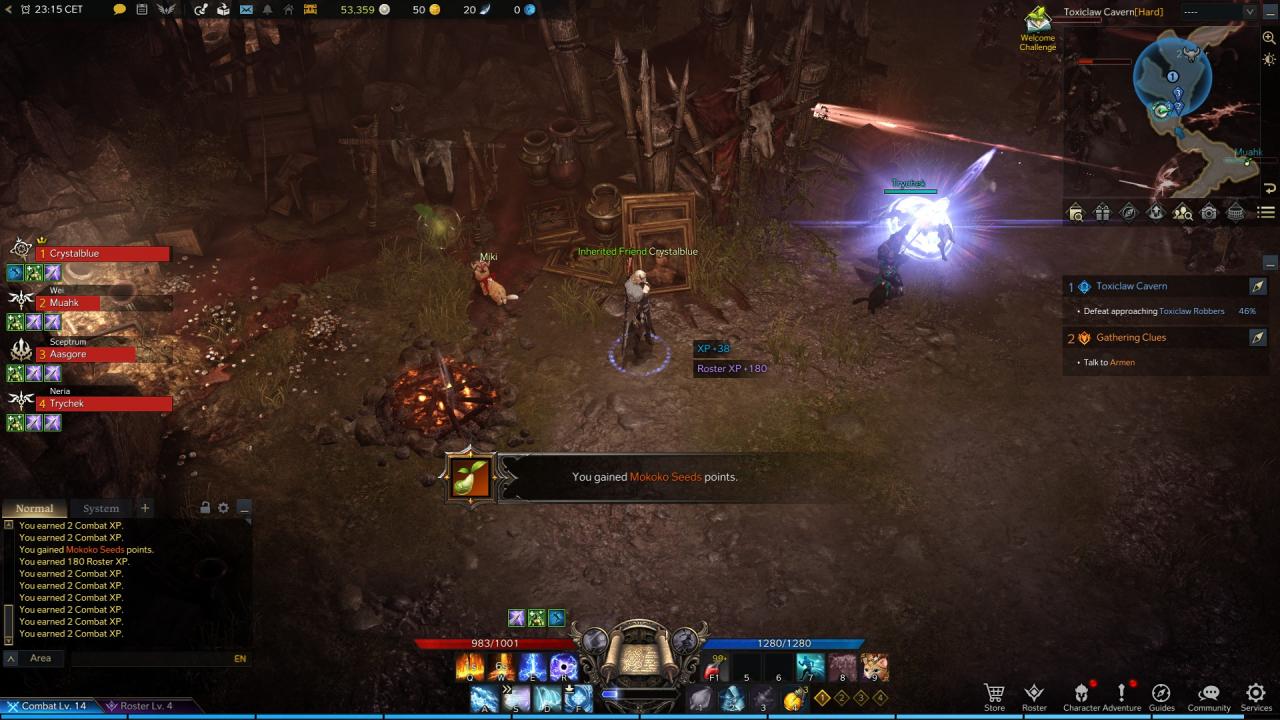Select the Normal chat tab
The width and height of the screenshot is (1280, 720).
(x=35, y=508)
